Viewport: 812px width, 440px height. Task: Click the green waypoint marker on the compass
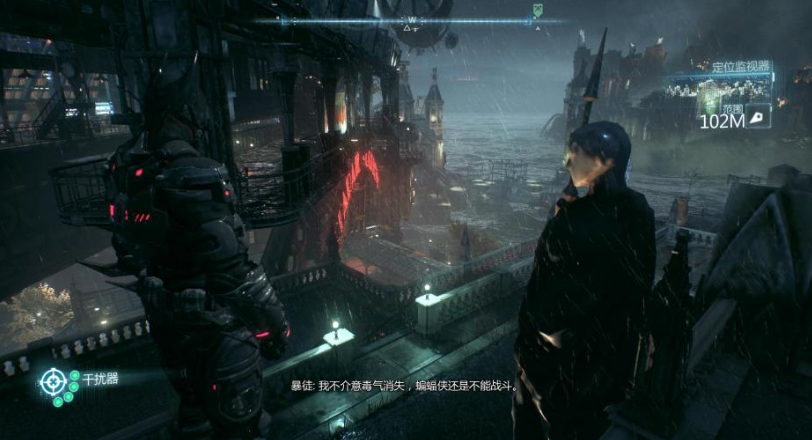[x=537, y=12]
